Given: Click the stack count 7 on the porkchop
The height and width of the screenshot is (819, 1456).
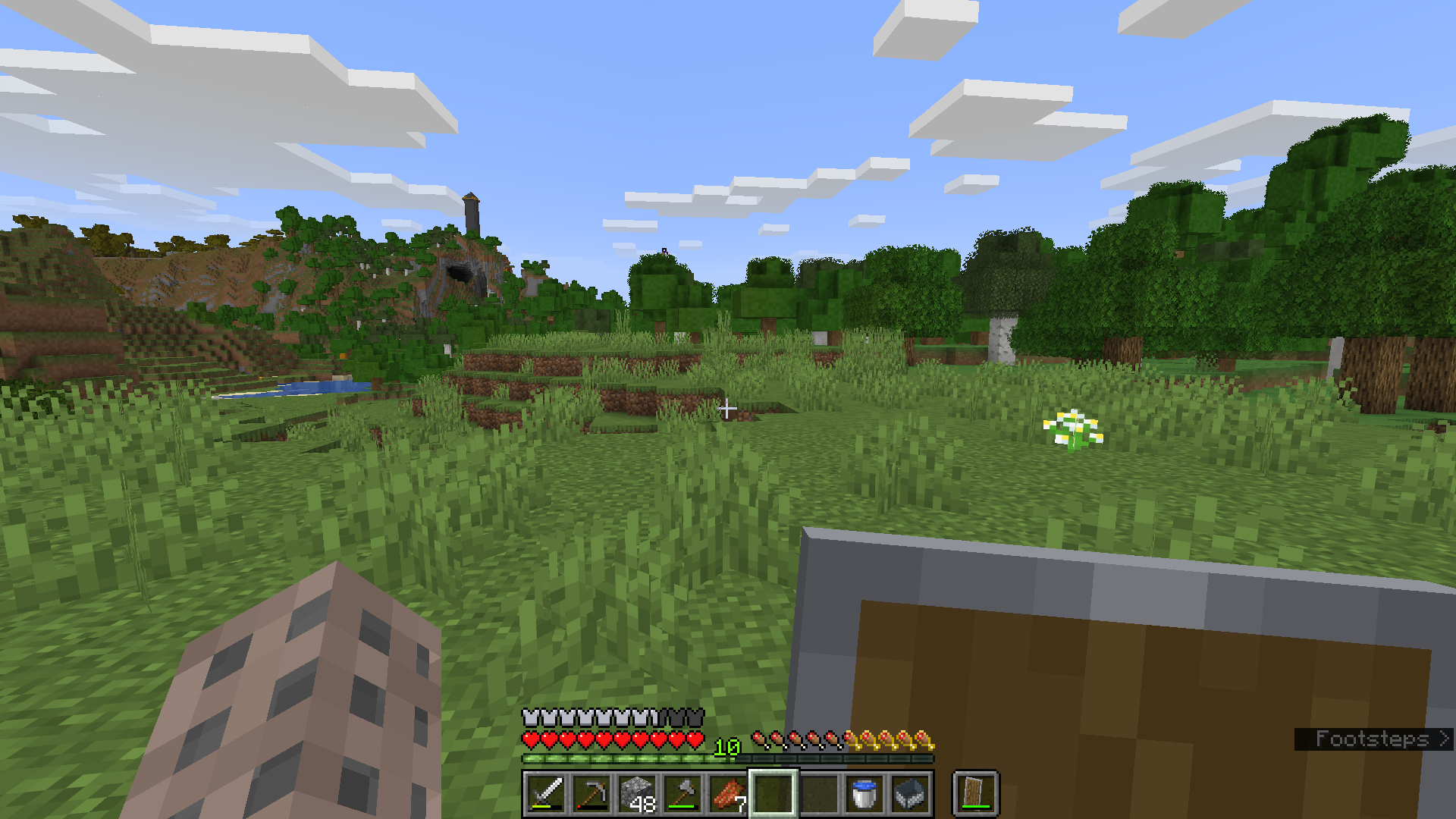Looking at the screenshot, I should tap(739, 802).
